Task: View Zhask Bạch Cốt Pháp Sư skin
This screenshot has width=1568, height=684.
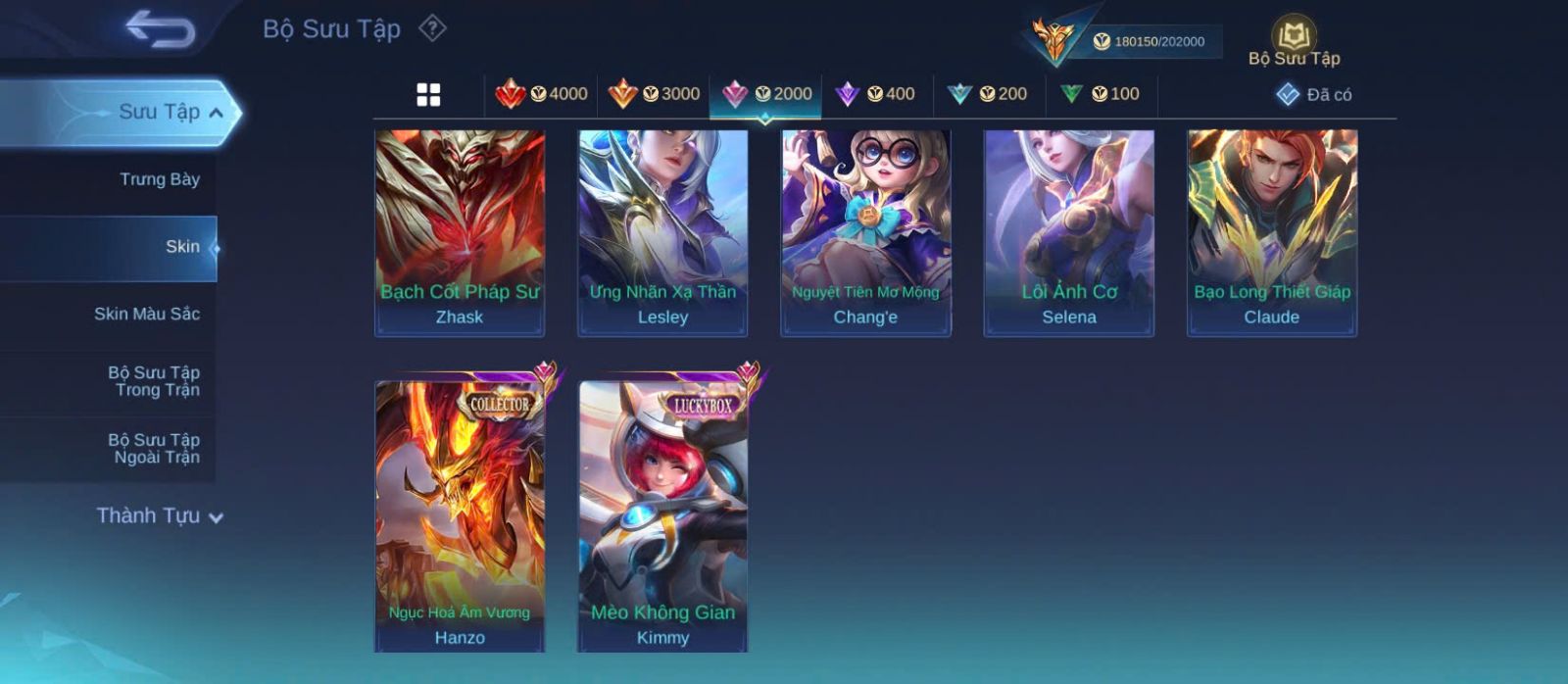Action: [x=460, y=232]
